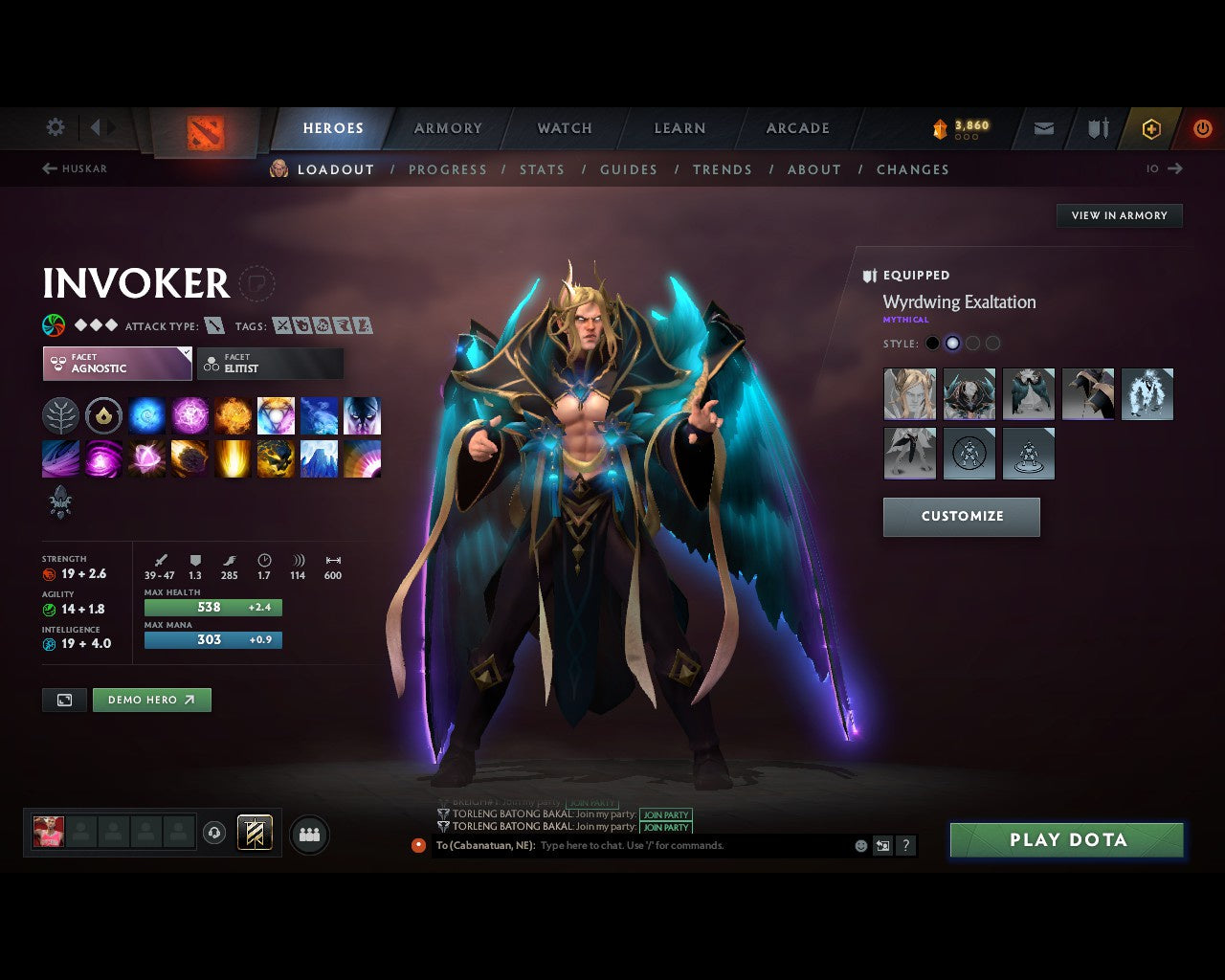Open the Watch menu
Screen dimensions: 1225x980
point(564,128)
